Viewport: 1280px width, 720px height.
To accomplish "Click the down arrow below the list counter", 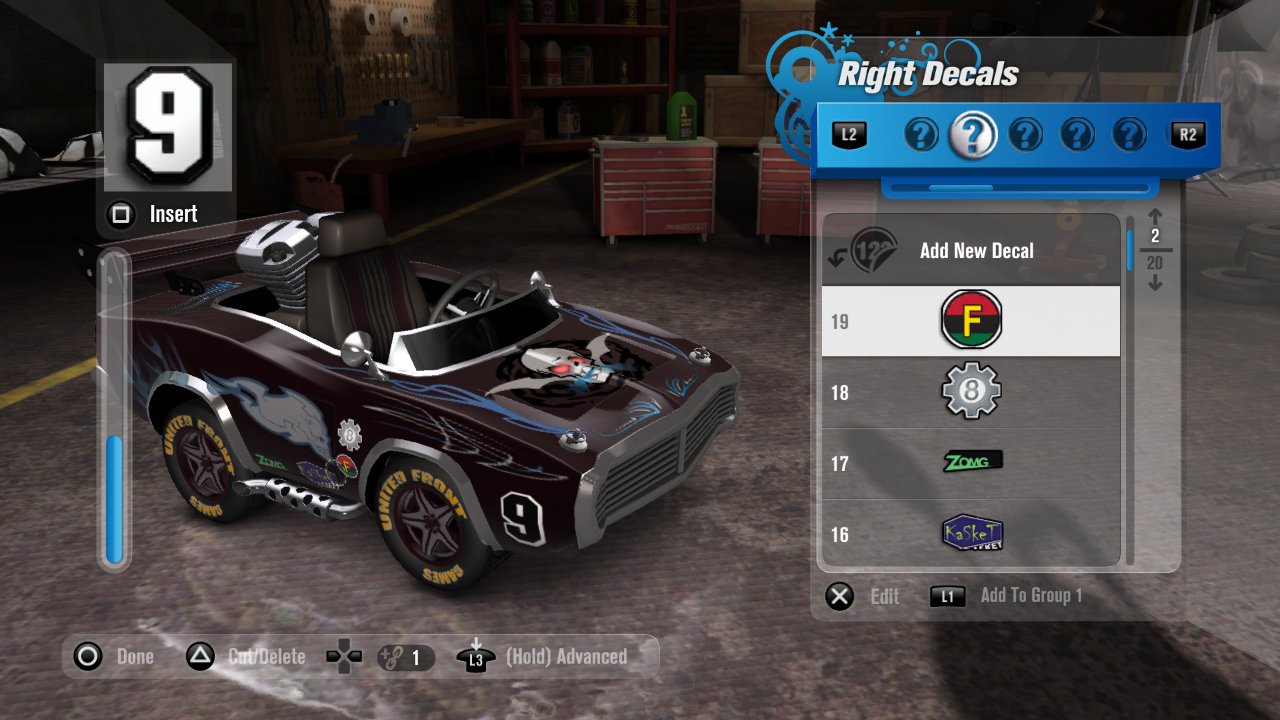I will click(x=1155, y=283).
